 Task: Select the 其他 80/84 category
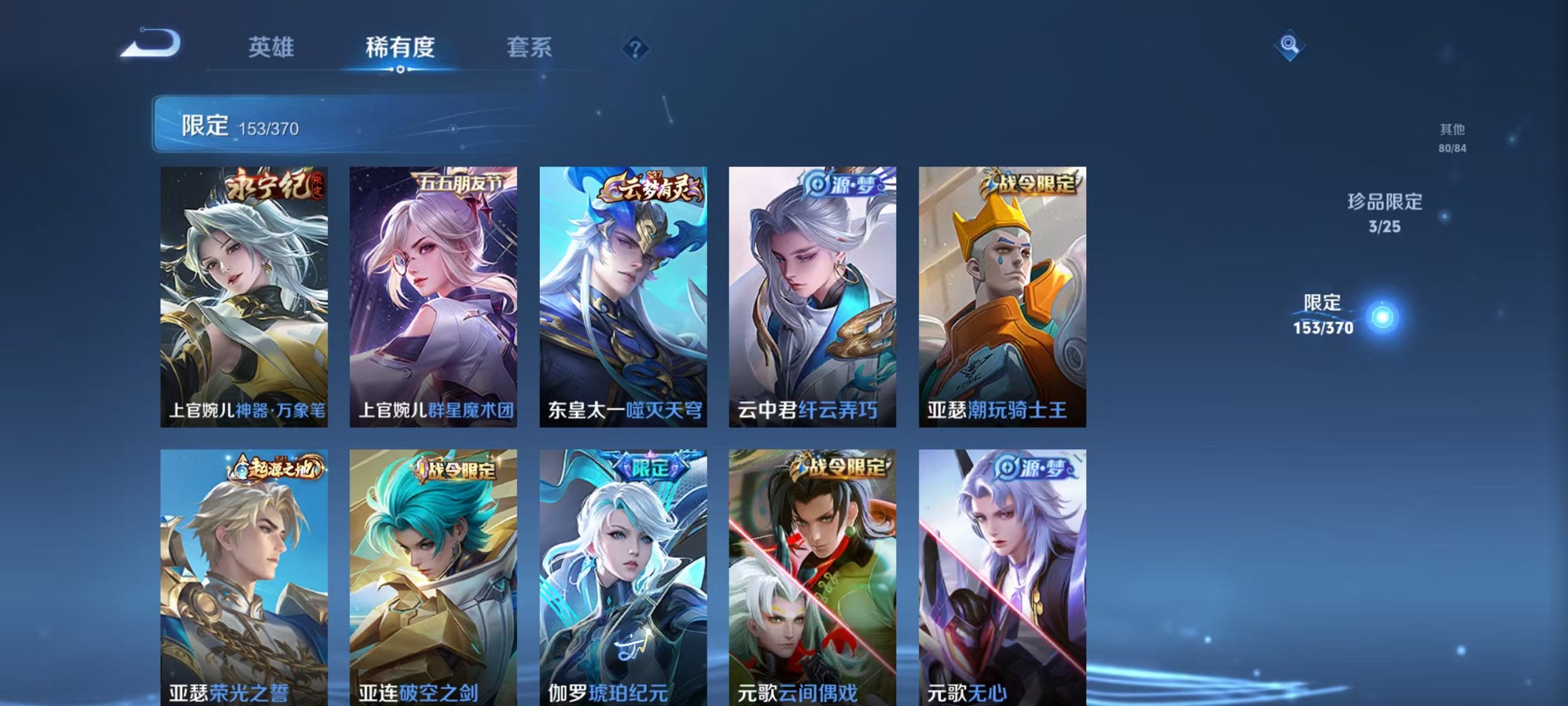(x=1451, y=138)
